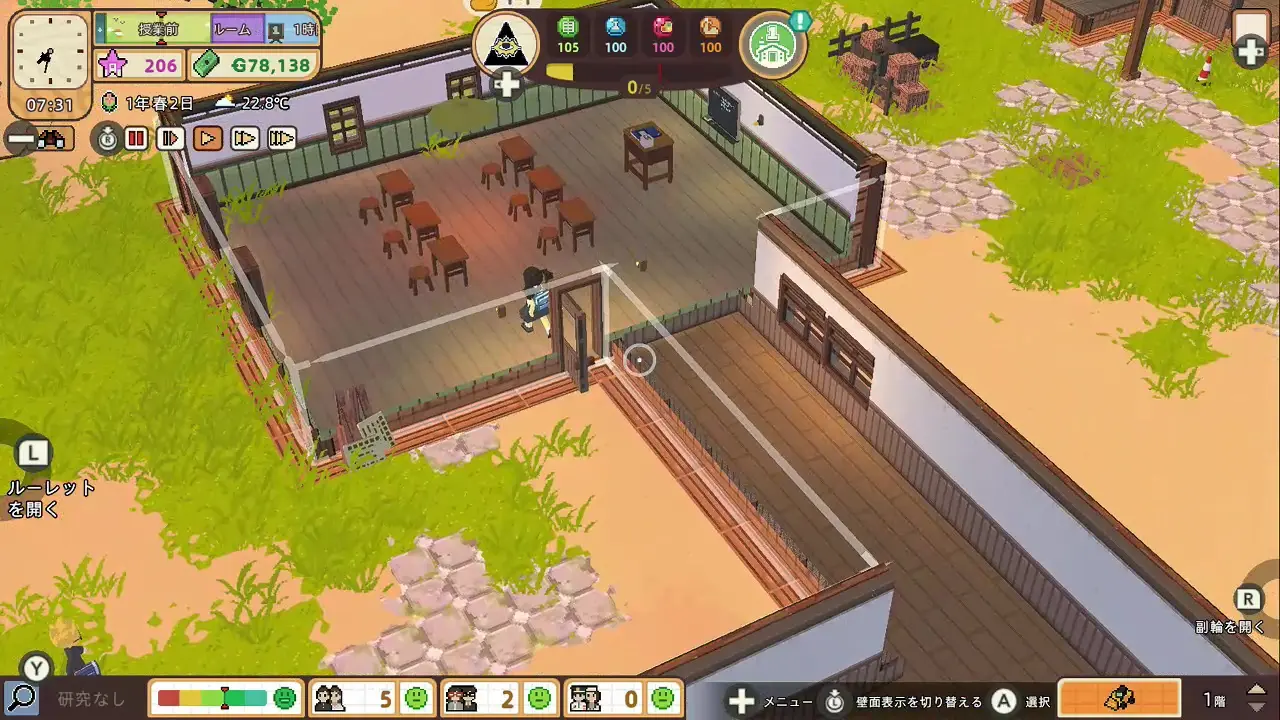Open the green school building level badge
The width and height of the screenshot is (1280, 720).
coord(773,44)
